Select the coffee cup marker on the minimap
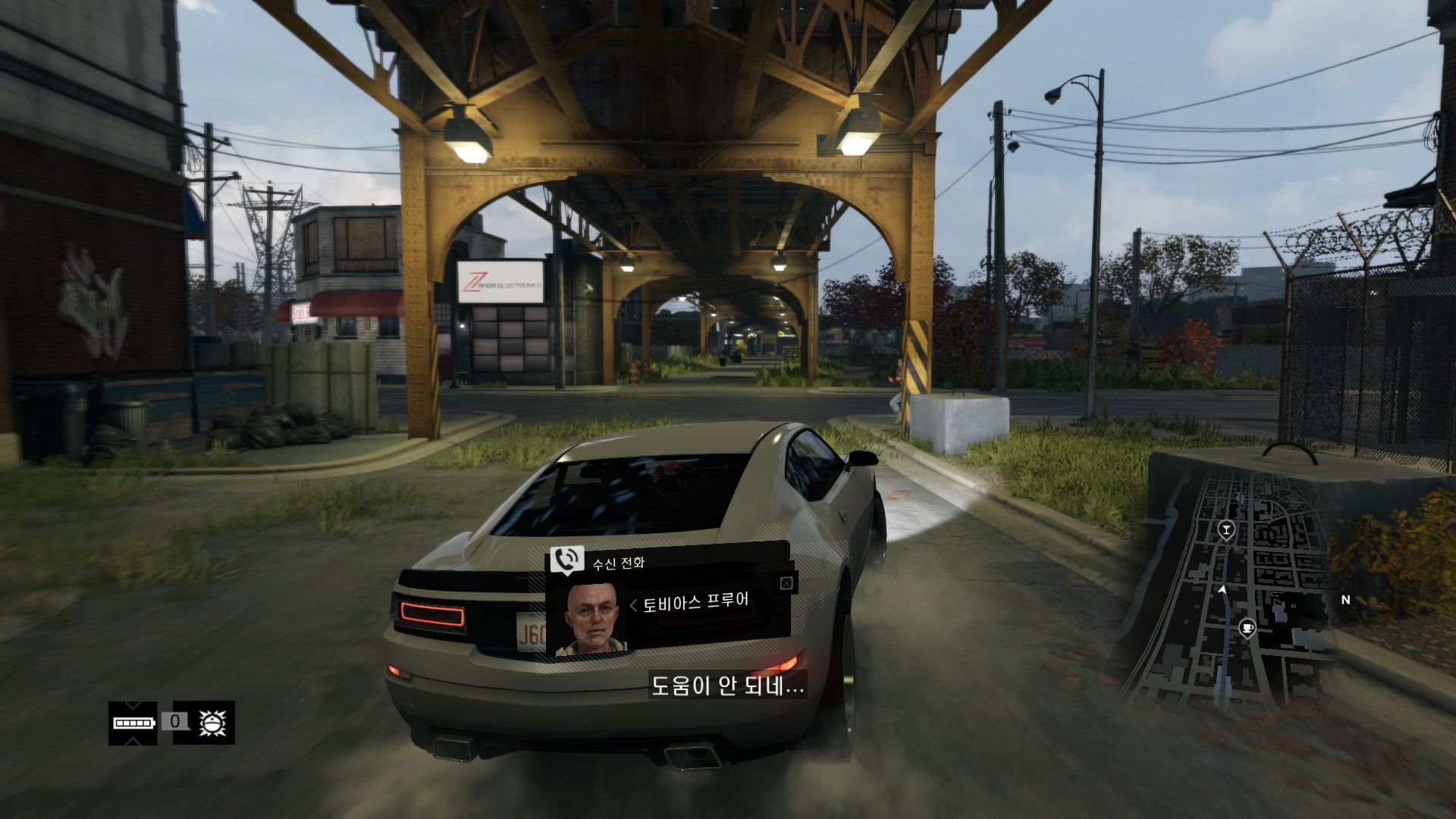The image size is (1456, 819). point(1246,628)
